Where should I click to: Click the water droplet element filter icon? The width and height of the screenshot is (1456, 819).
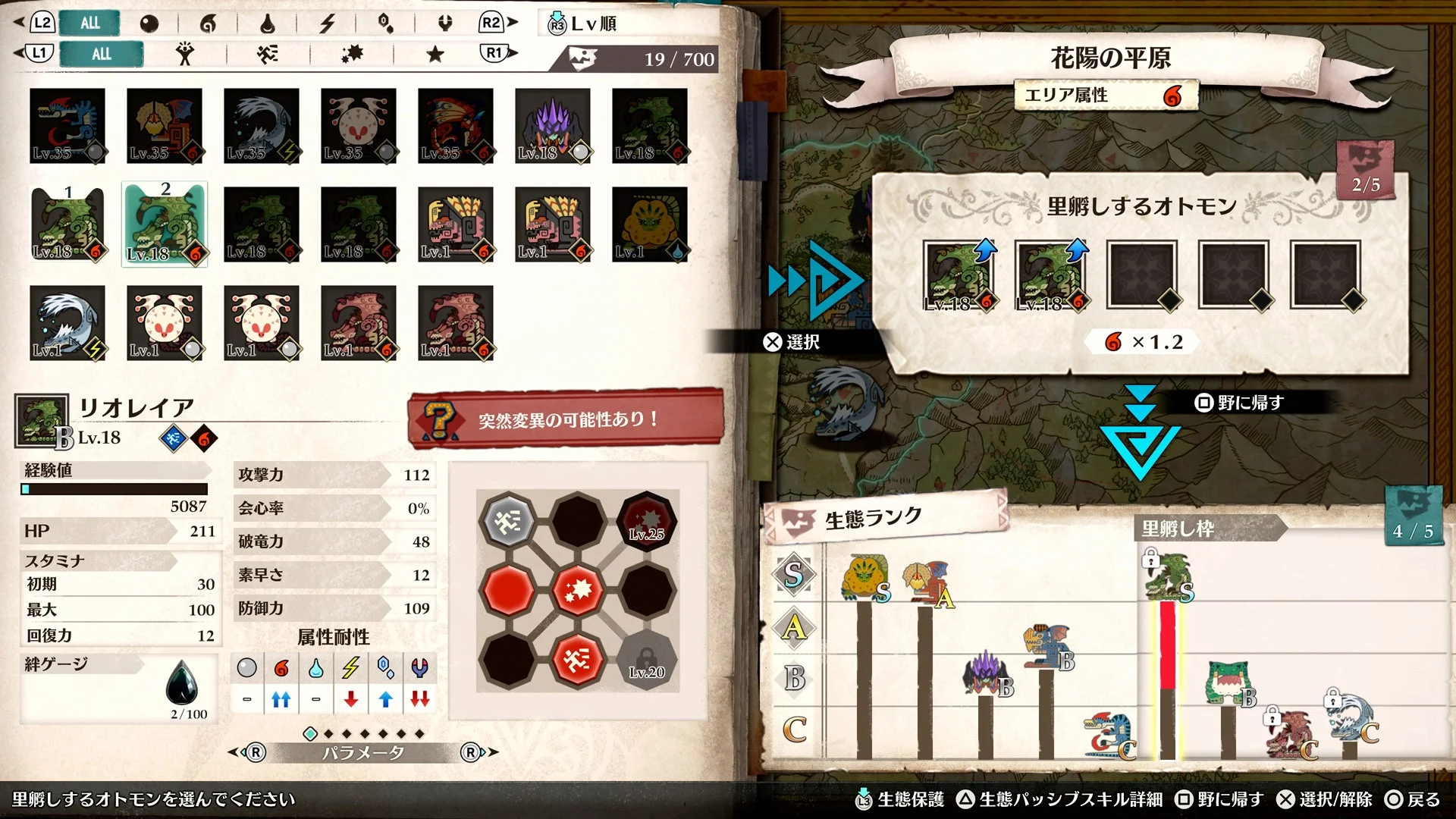pos(268,23)
